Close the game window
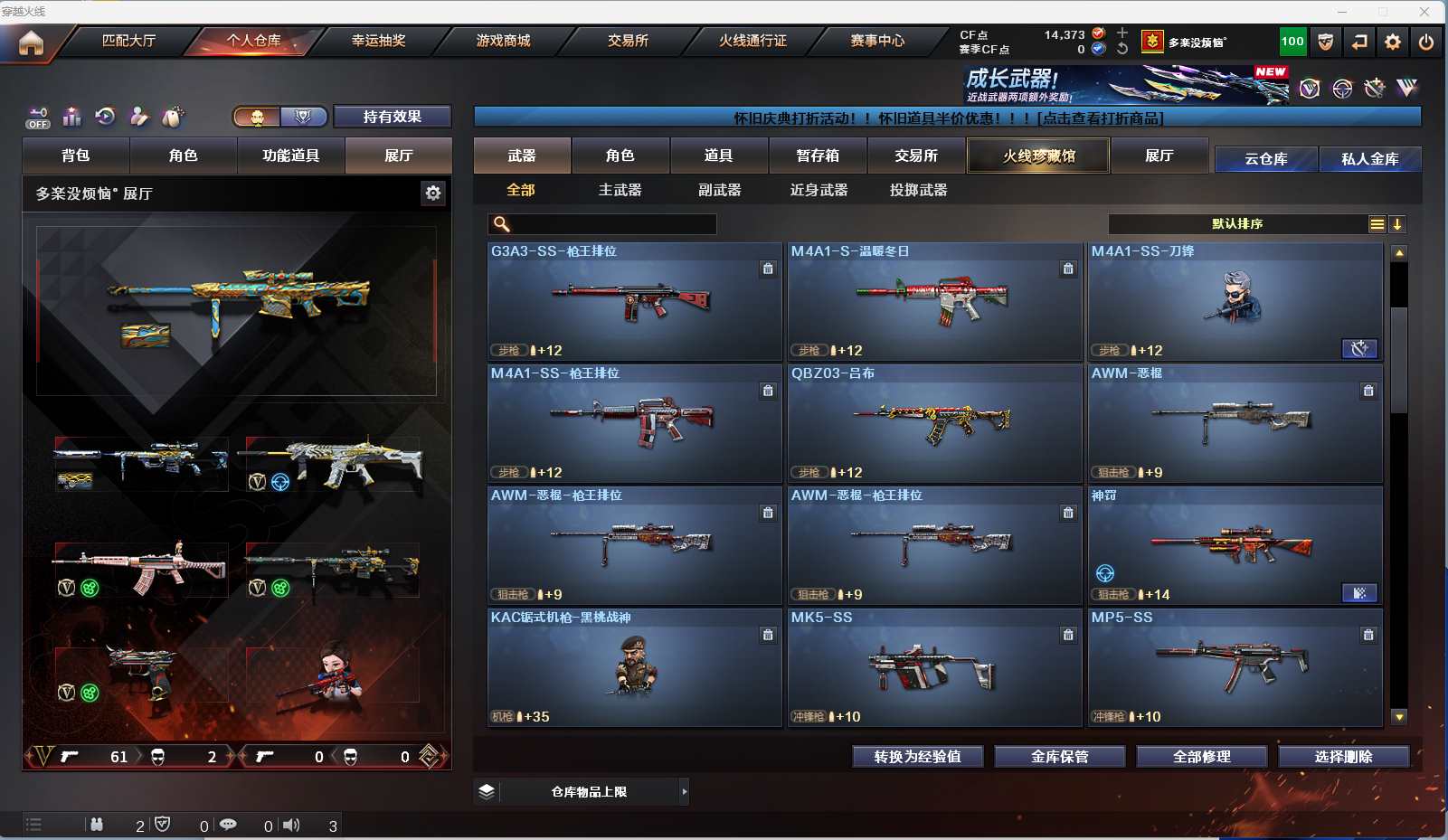Viewport: 1448px width, 840px height. pos(1424,12)
